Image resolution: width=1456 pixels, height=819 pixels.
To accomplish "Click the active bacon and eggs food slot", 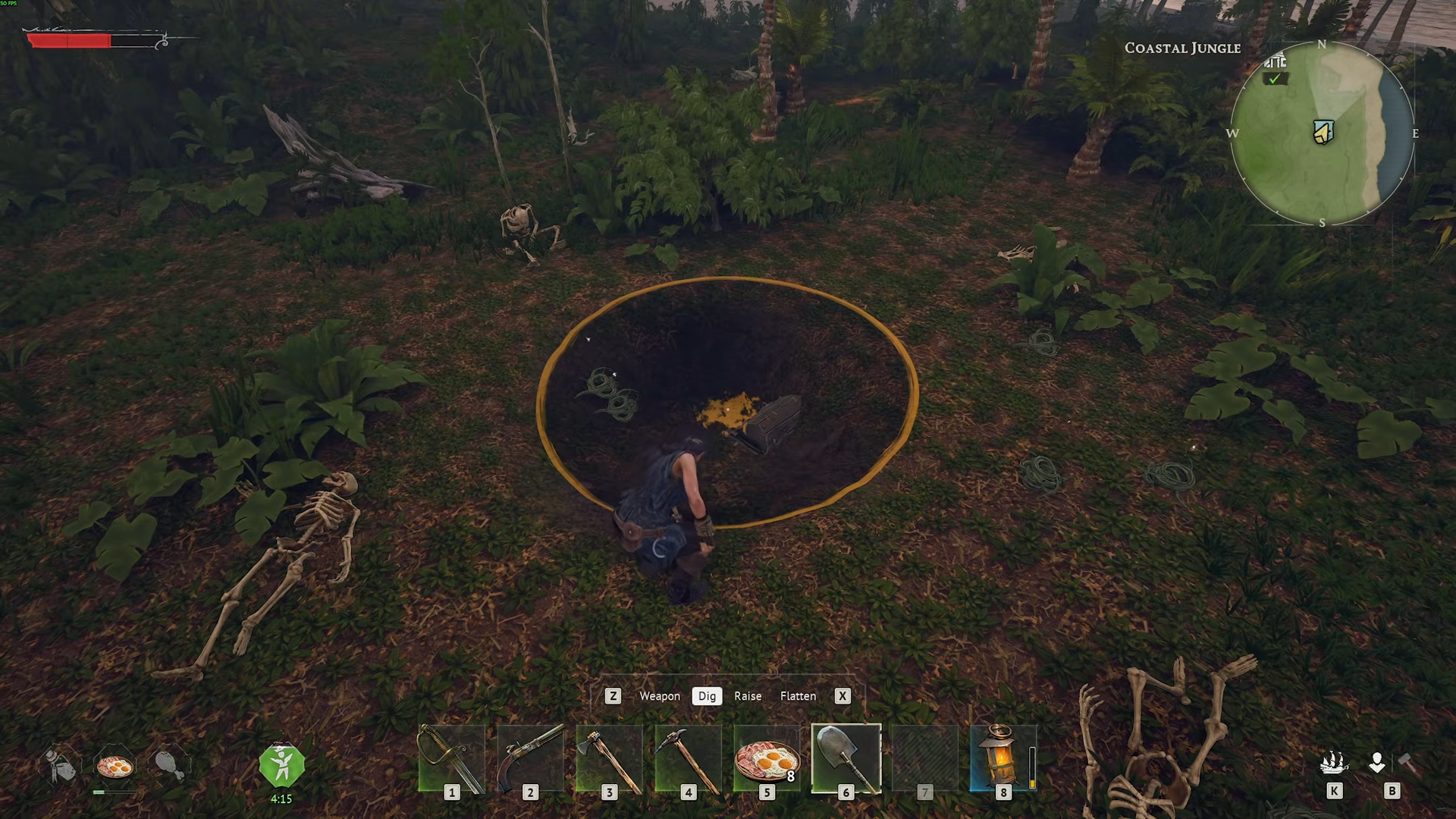I will click(x=115, y=767).
